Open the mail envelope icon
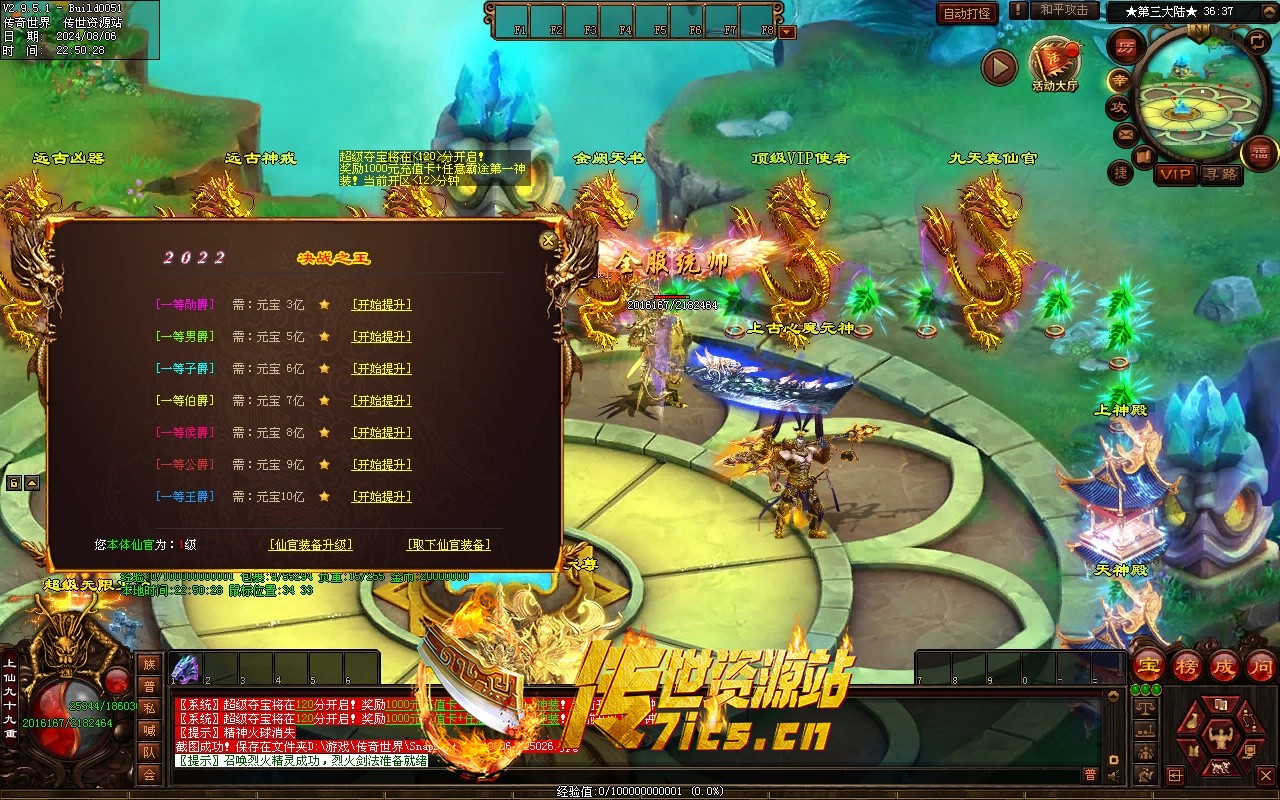The width and height of the screenshot is (1280, 800). tap(1126, 133)
